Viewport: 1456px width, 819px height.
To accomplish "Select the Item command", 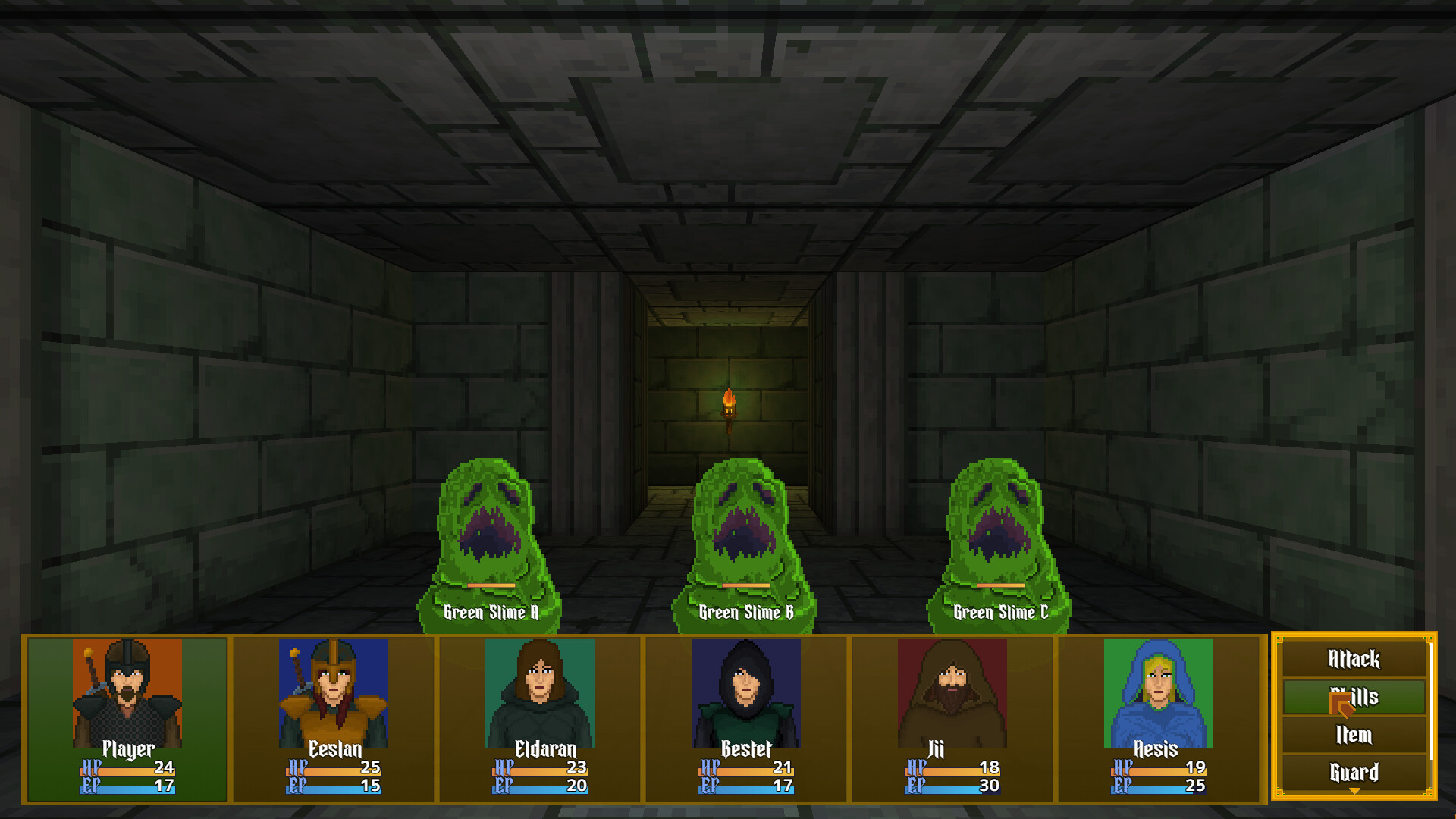I will (x=1354, y=735).
